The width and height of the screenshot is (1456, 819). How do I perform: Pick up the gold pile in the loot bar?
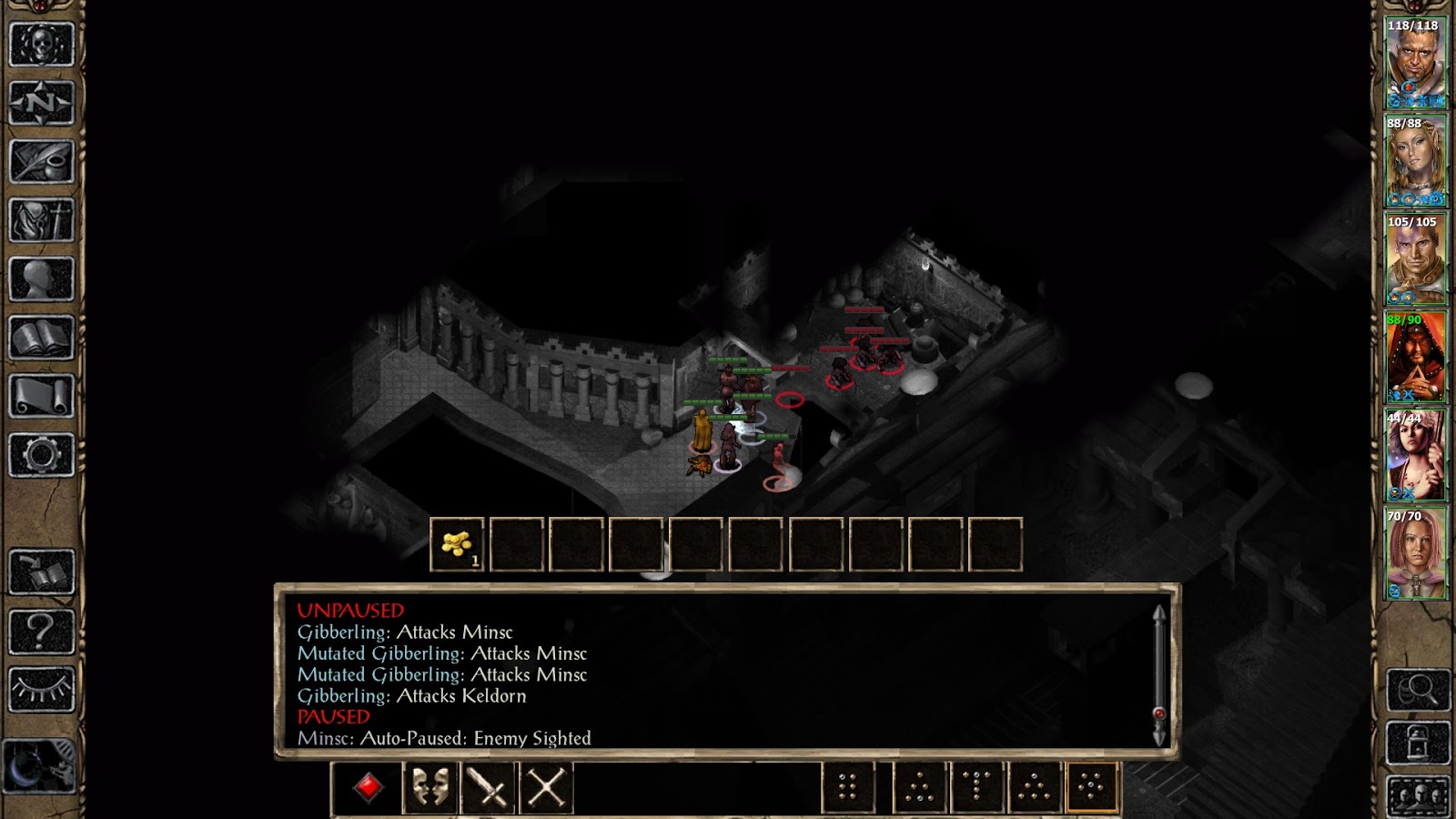[457, 544]
